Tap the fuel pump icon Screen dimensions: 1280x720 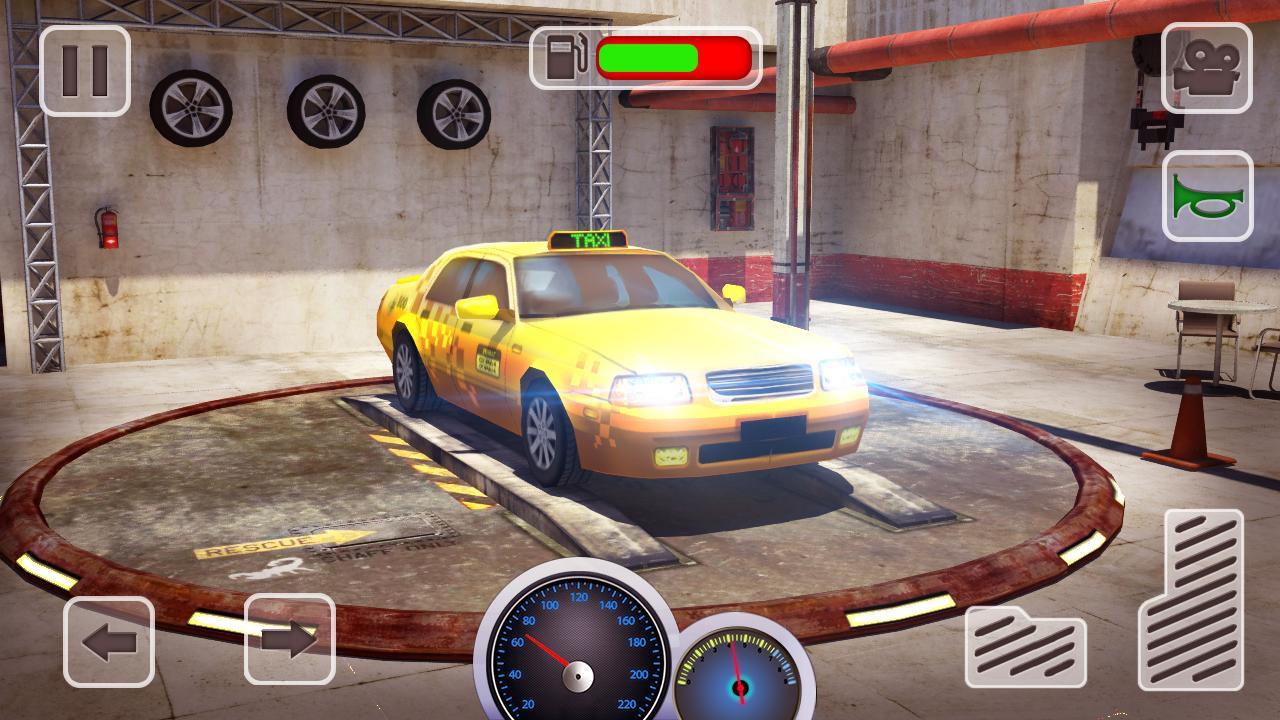point(565,57)
